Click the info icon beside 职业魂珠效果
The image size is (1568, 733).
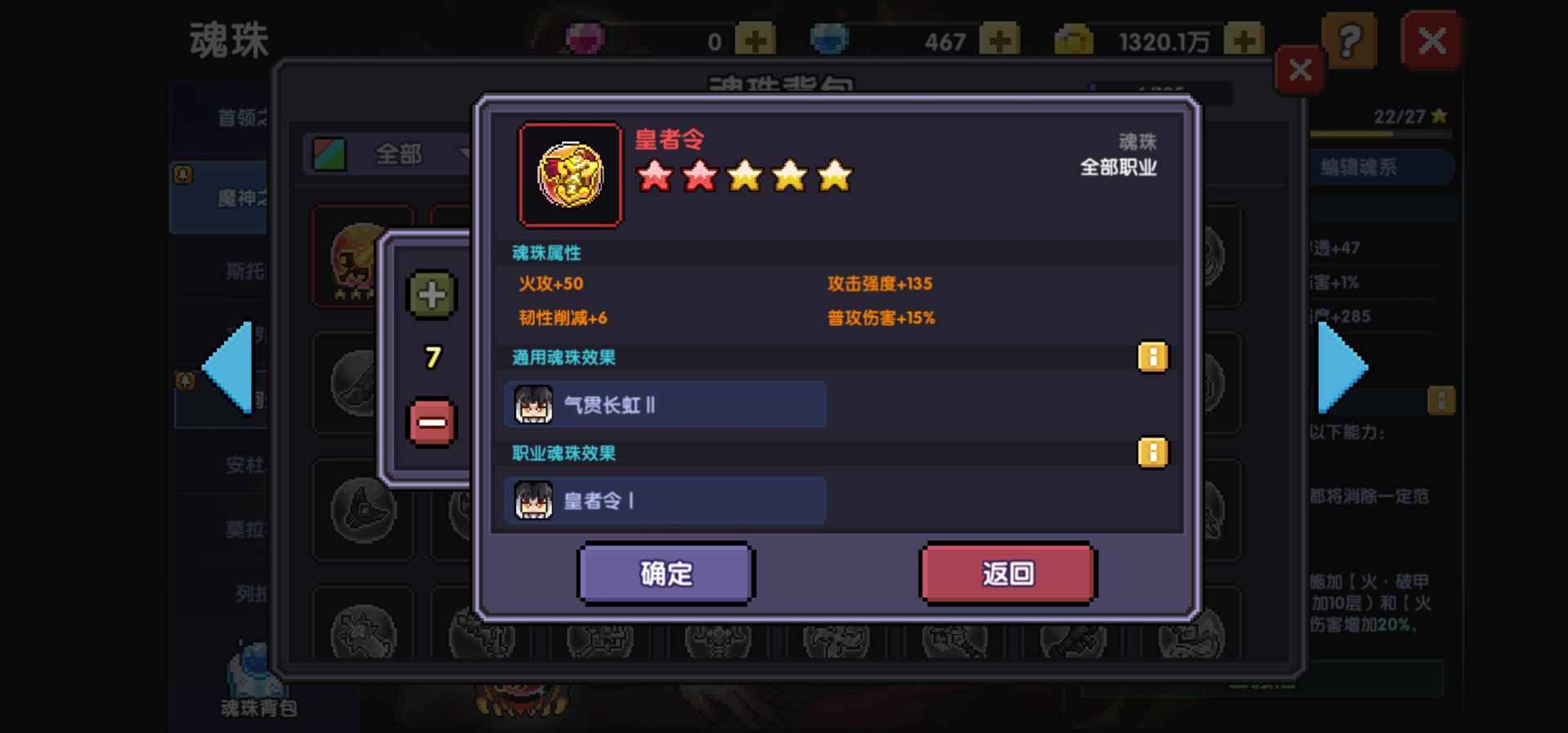click(x=1152, y=452)
